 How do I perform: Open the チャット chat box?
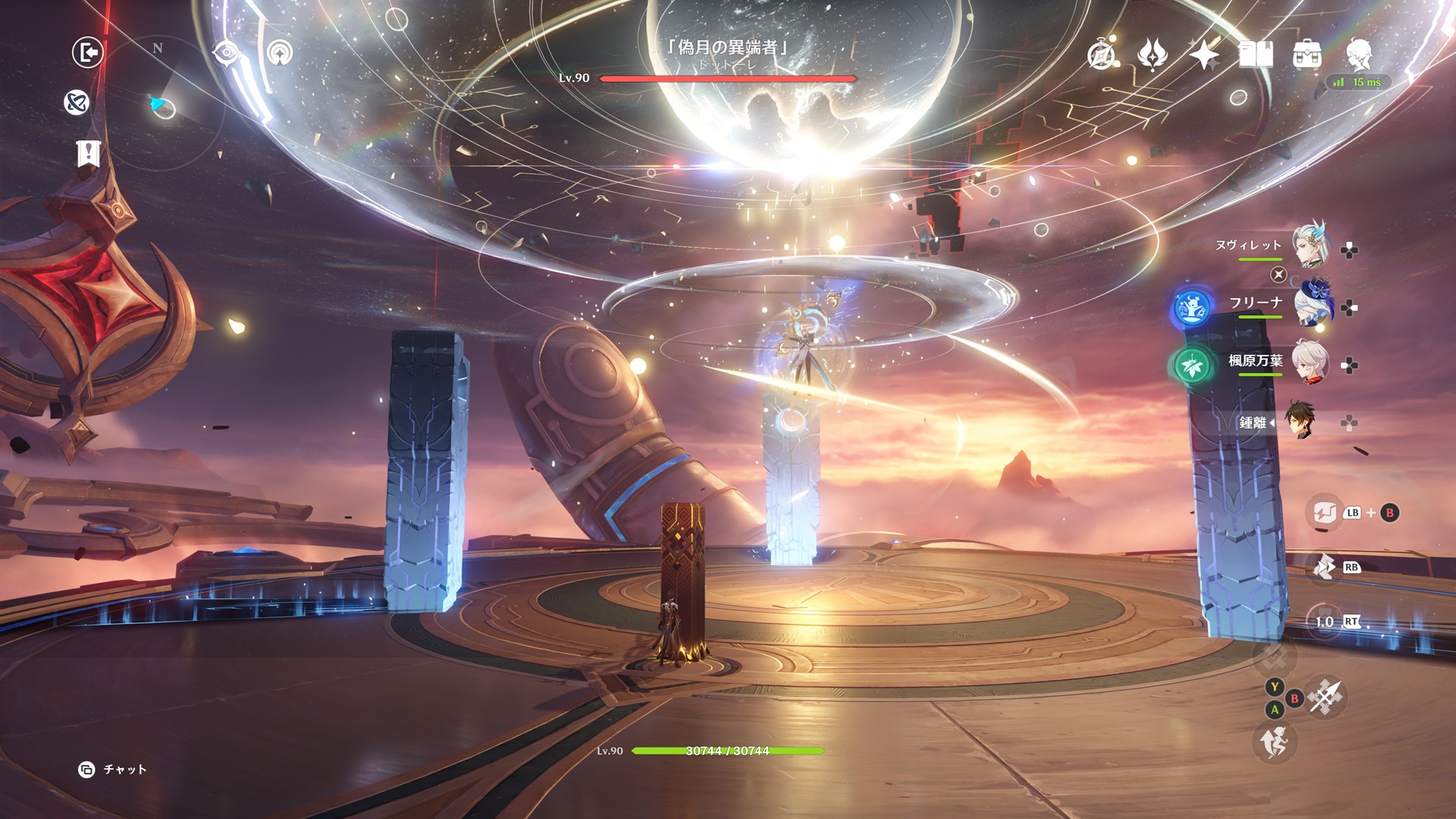[x=113, y=770]
